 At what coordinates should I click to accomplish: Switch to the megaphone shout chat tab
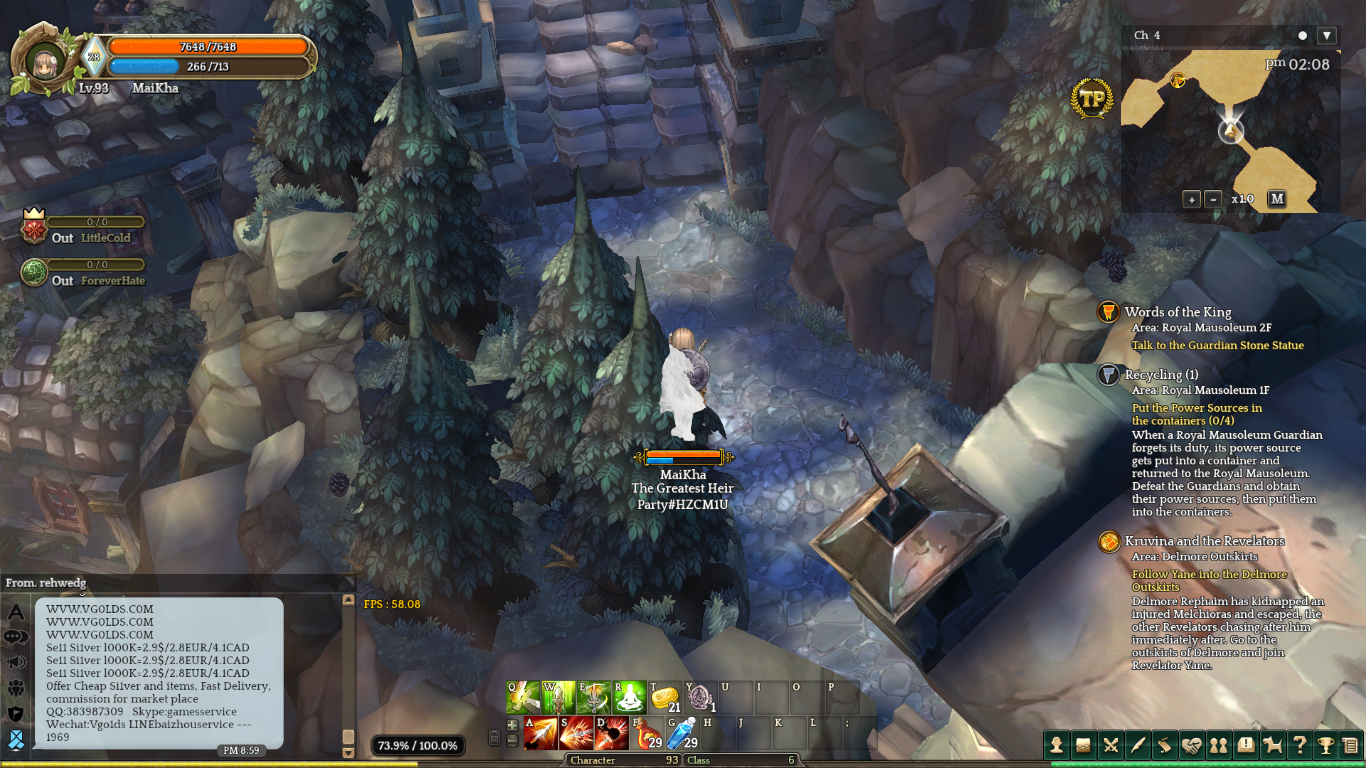(x=16, y=662)
